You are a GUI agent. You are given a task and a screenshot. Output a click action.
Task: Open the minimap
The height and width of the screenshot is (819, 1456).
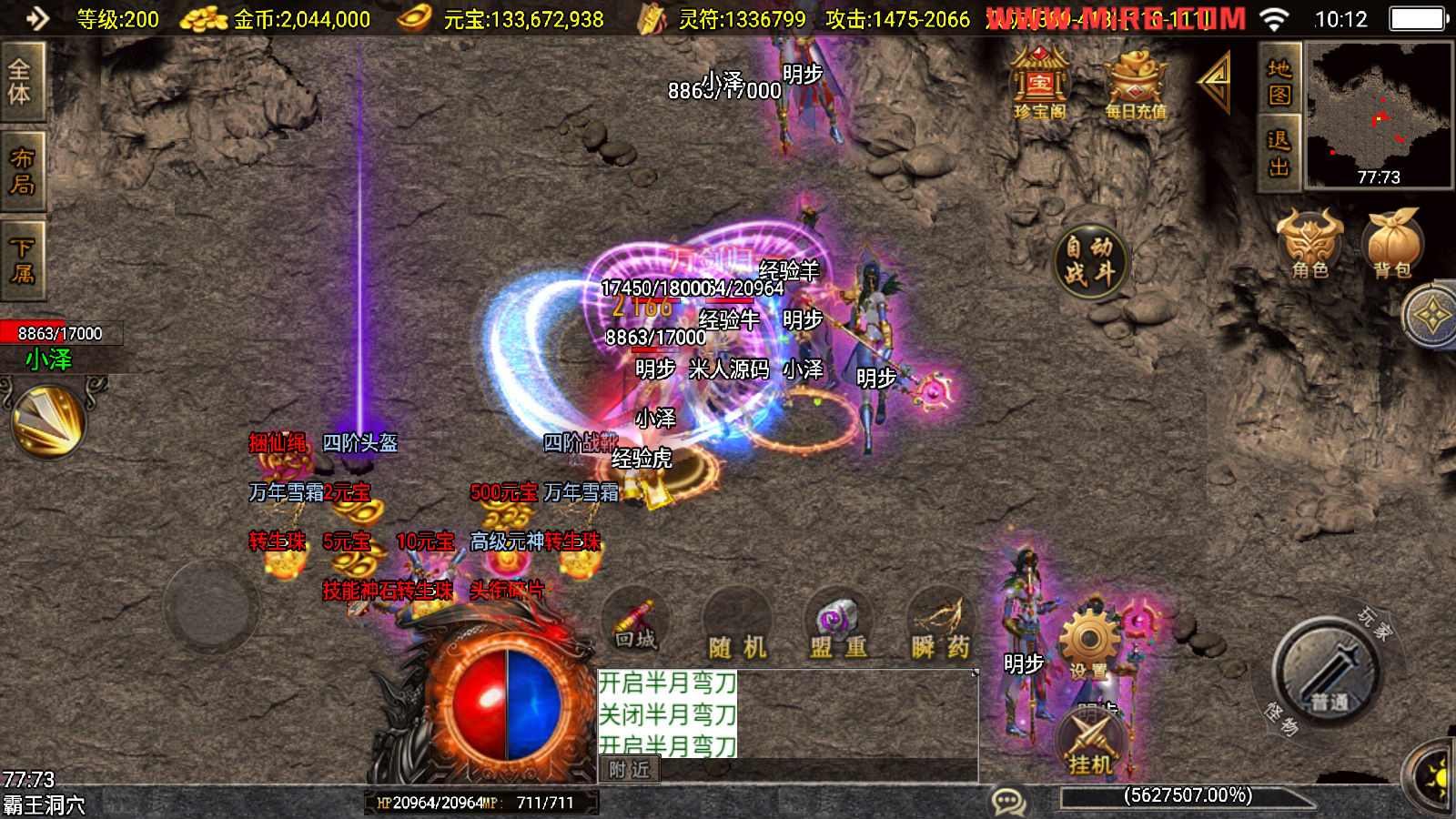[1379, 116]
